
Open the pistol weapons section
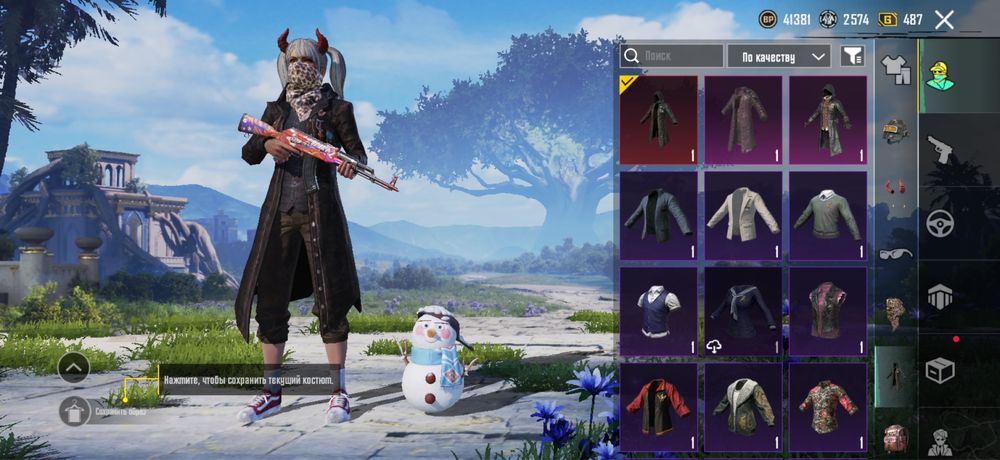[940, 149]
